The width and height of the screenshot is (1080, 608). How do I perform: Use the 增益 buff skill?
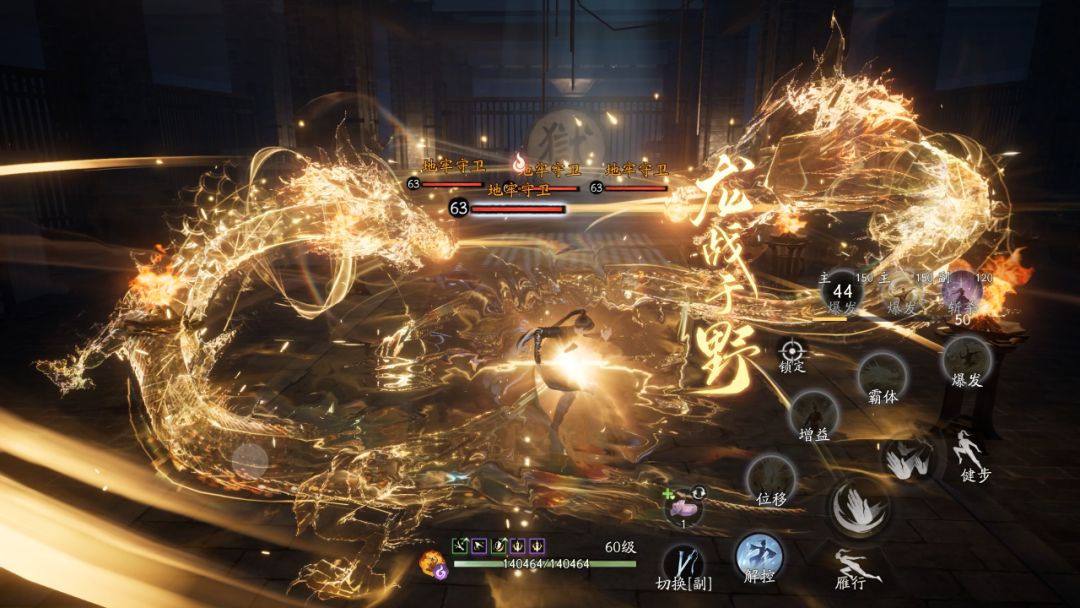(814, 412)
